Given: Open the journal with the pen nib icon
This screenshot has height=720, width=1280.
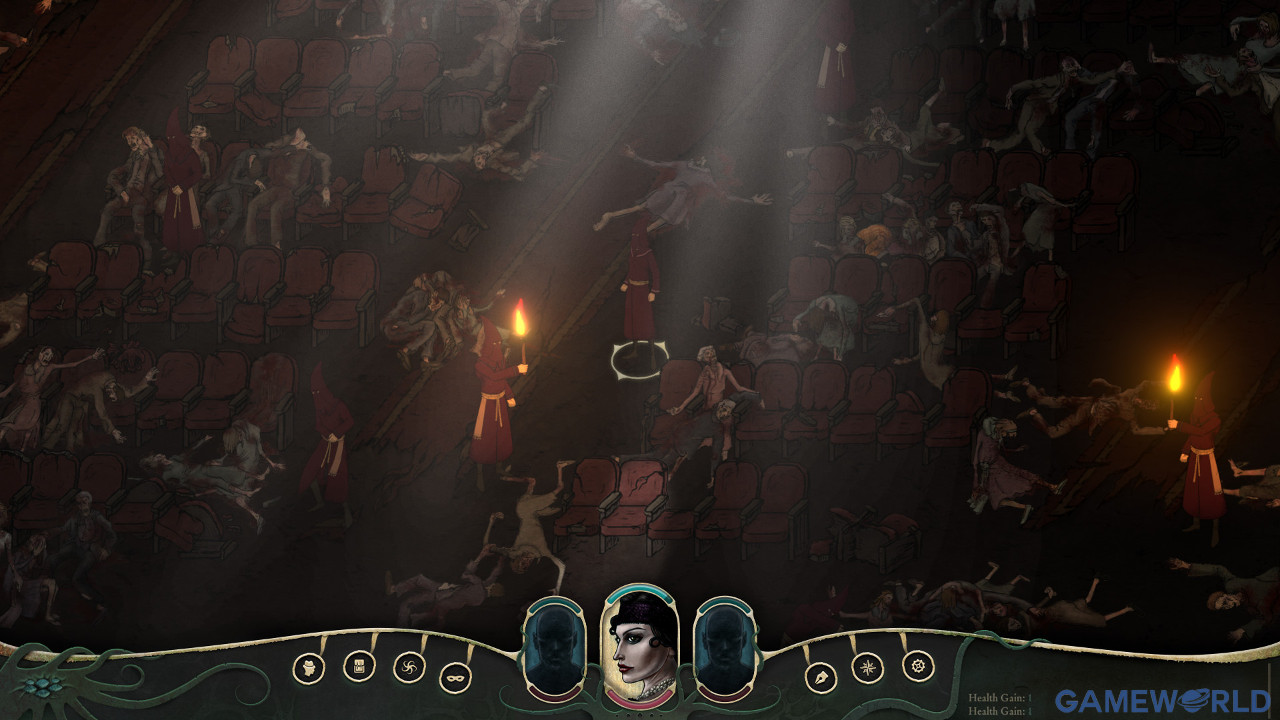Looking at the screenshot, I should pyautogui.click(x=820, y=677).
